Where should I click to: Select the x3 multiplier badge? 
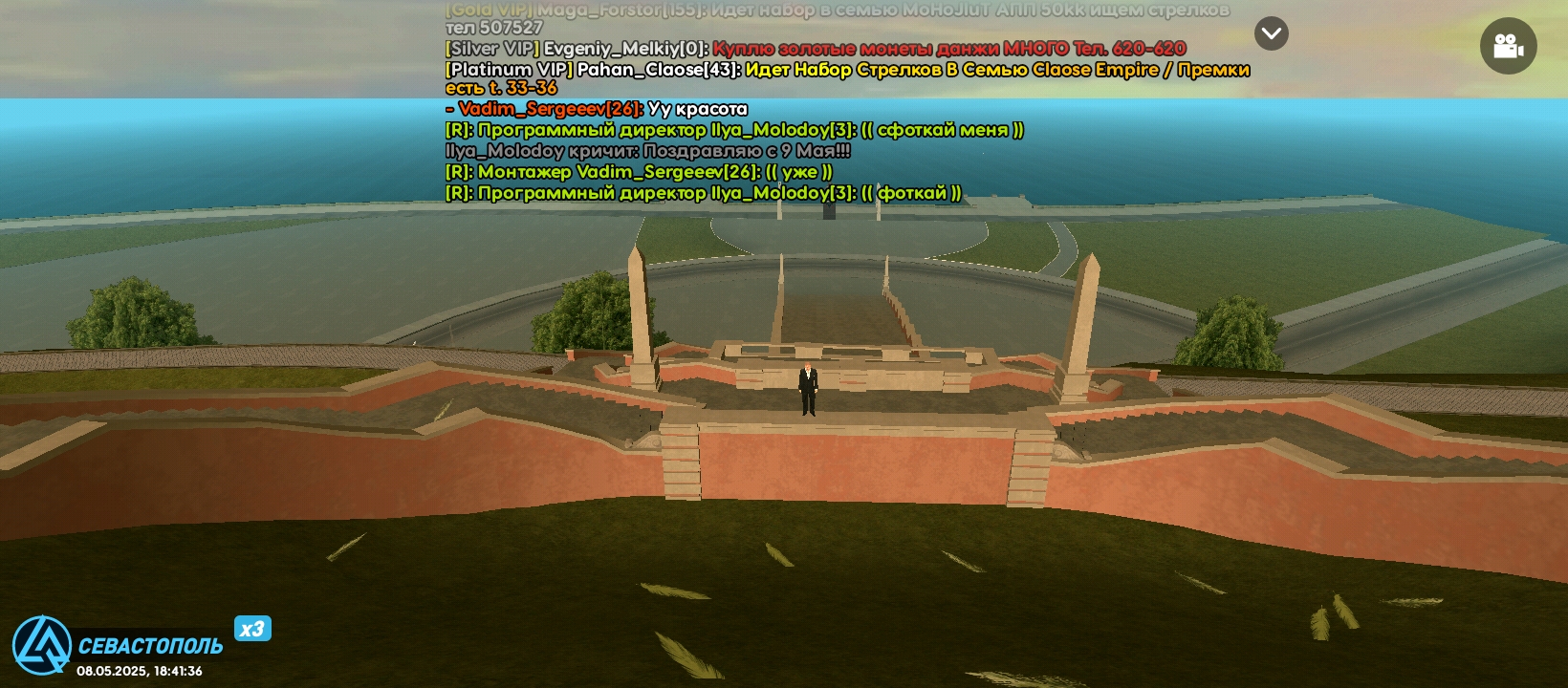click(x=252, y=628)
